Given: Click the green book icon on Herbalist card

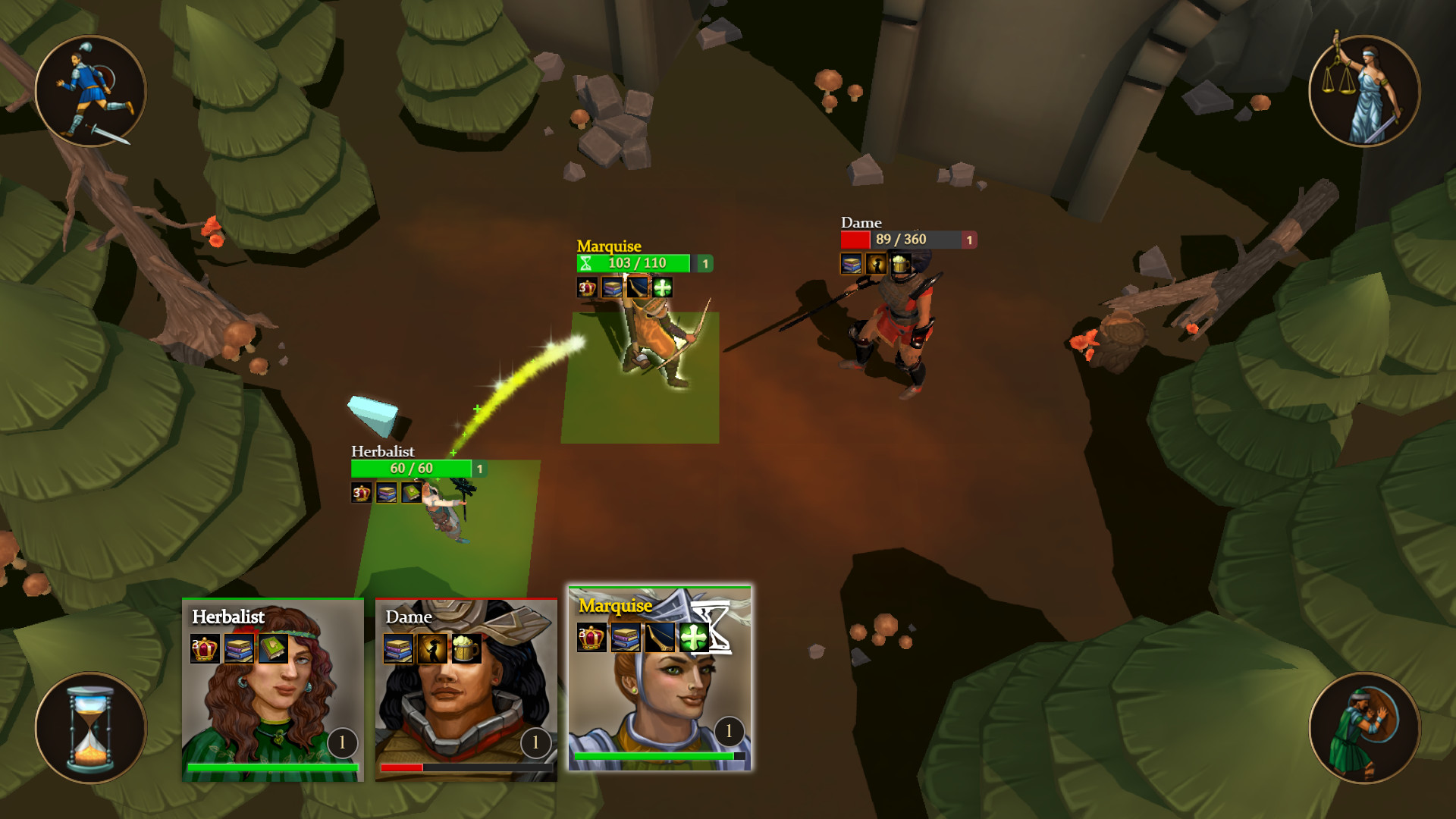Looking at the screenshot, I should coord(273,649).
